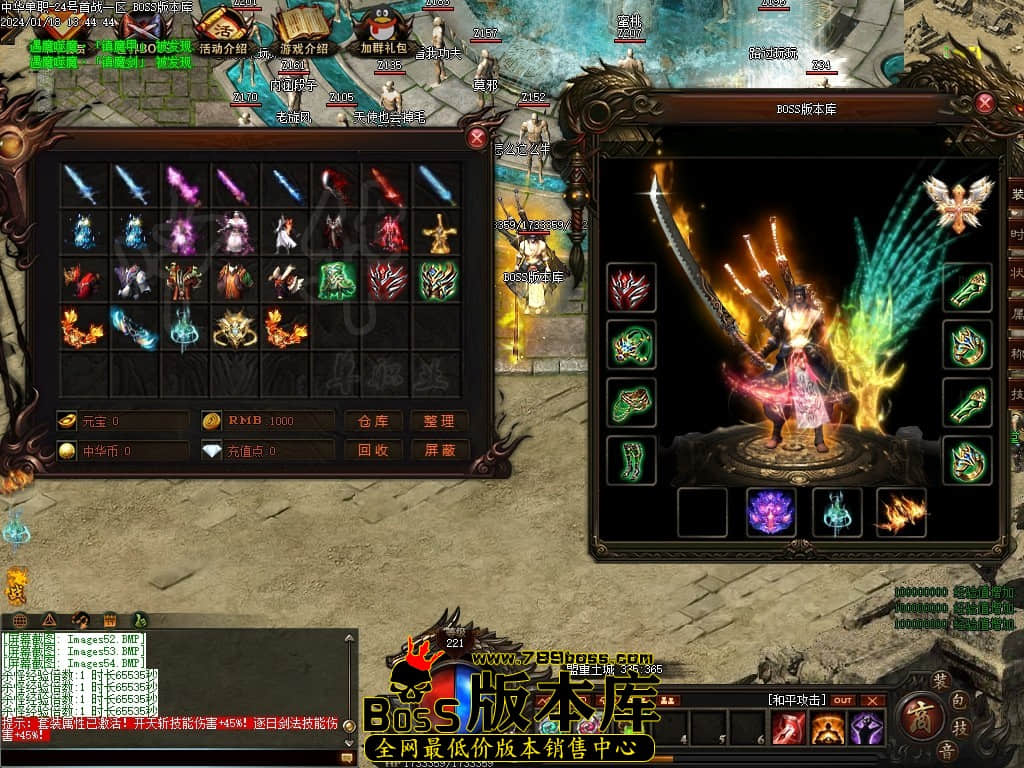Click the equipped red spiked helmet slot
This screenshot has height=768, width=1024.
point(631,289)
